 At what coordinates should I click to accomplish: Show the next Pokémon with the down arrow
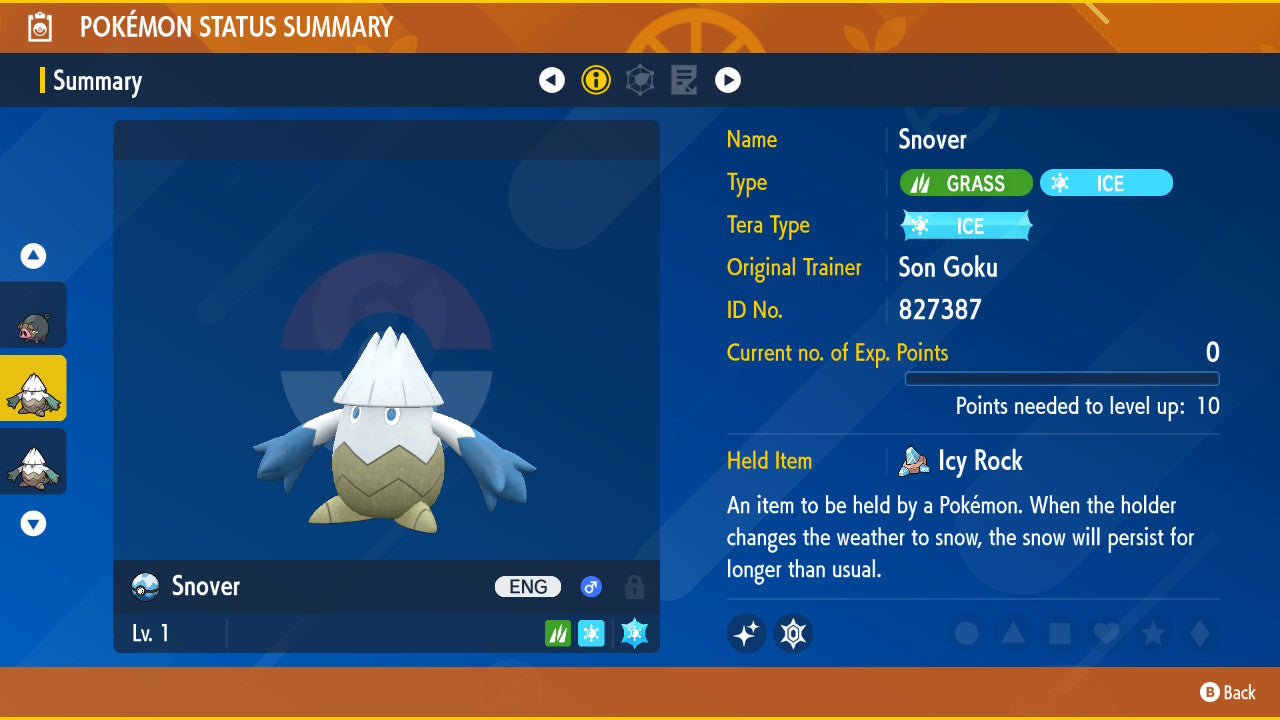[x=33, y=523]
